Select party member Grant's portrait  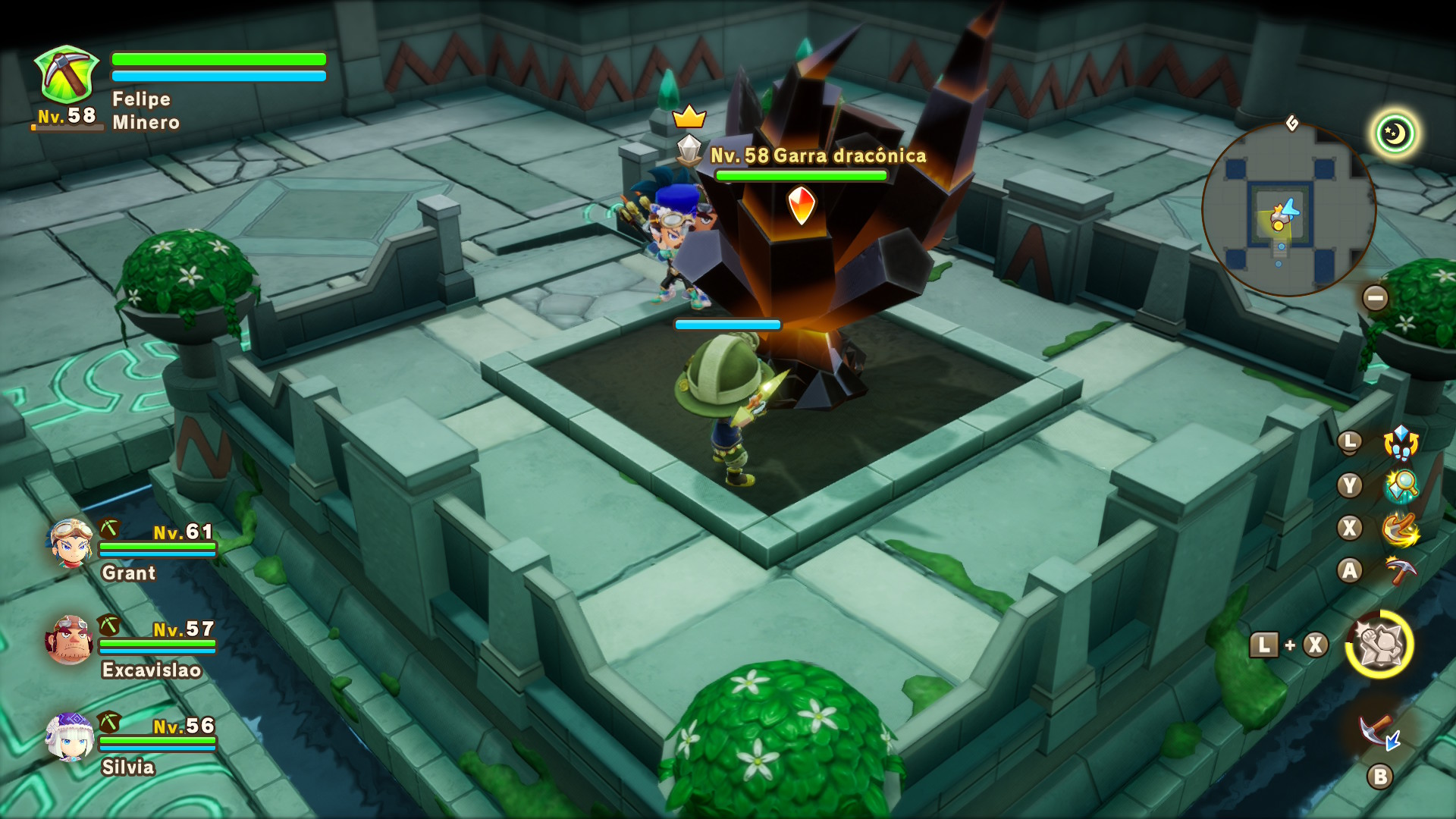coord(71,544)
